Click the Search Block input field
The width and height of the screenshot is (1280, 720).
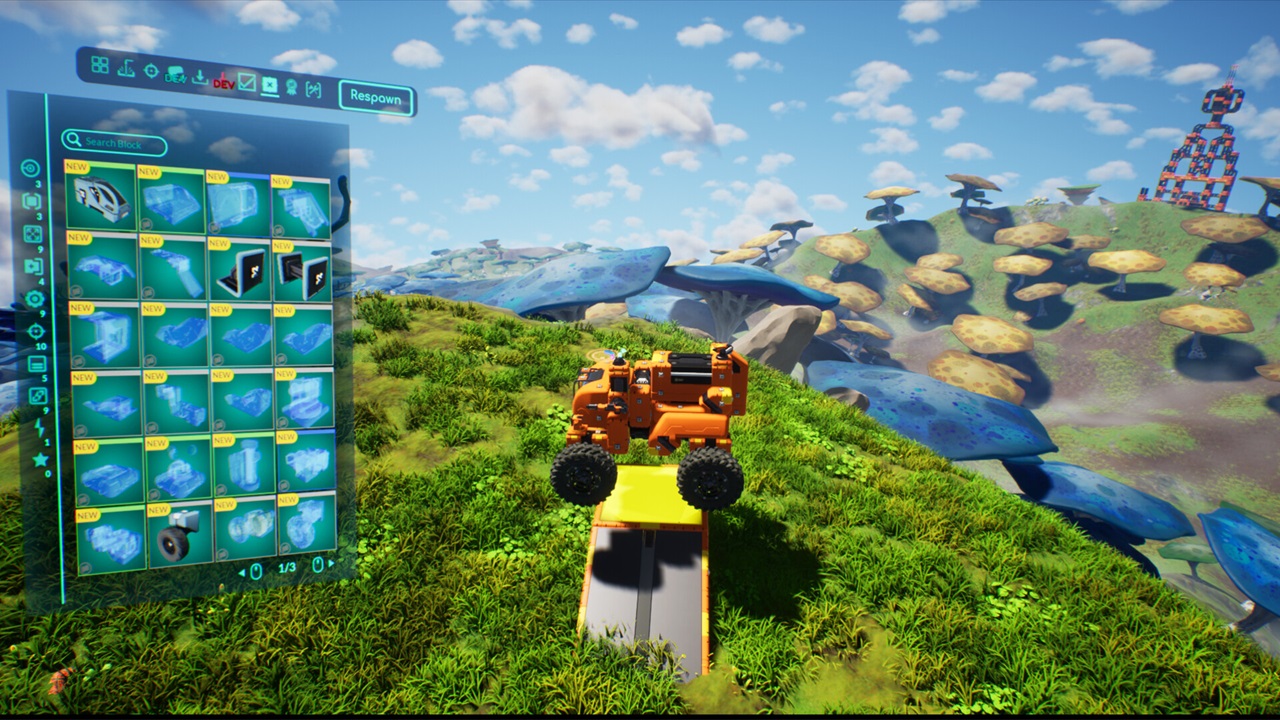coord(115,143)
